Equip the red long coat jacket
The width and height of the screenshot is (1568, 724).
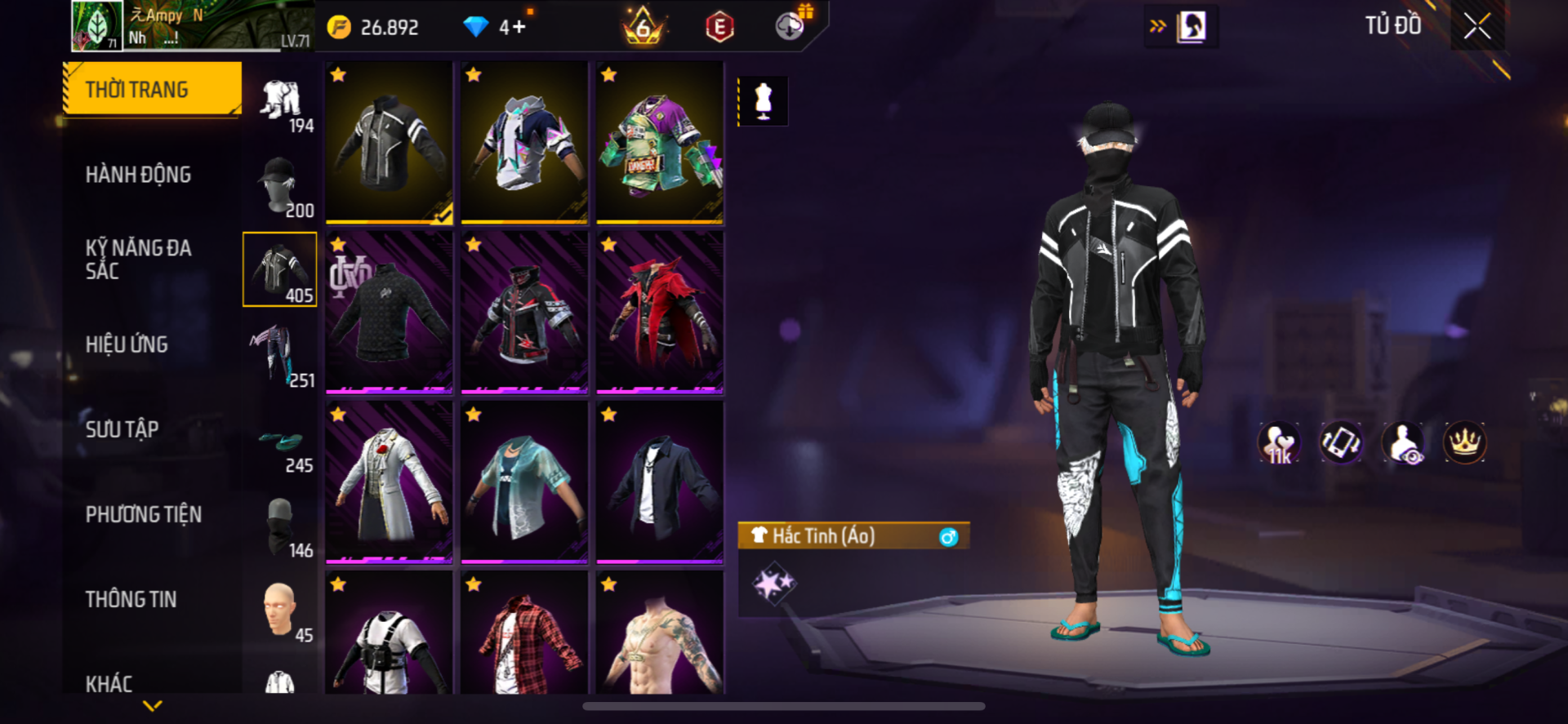click(x=660, y=313)
